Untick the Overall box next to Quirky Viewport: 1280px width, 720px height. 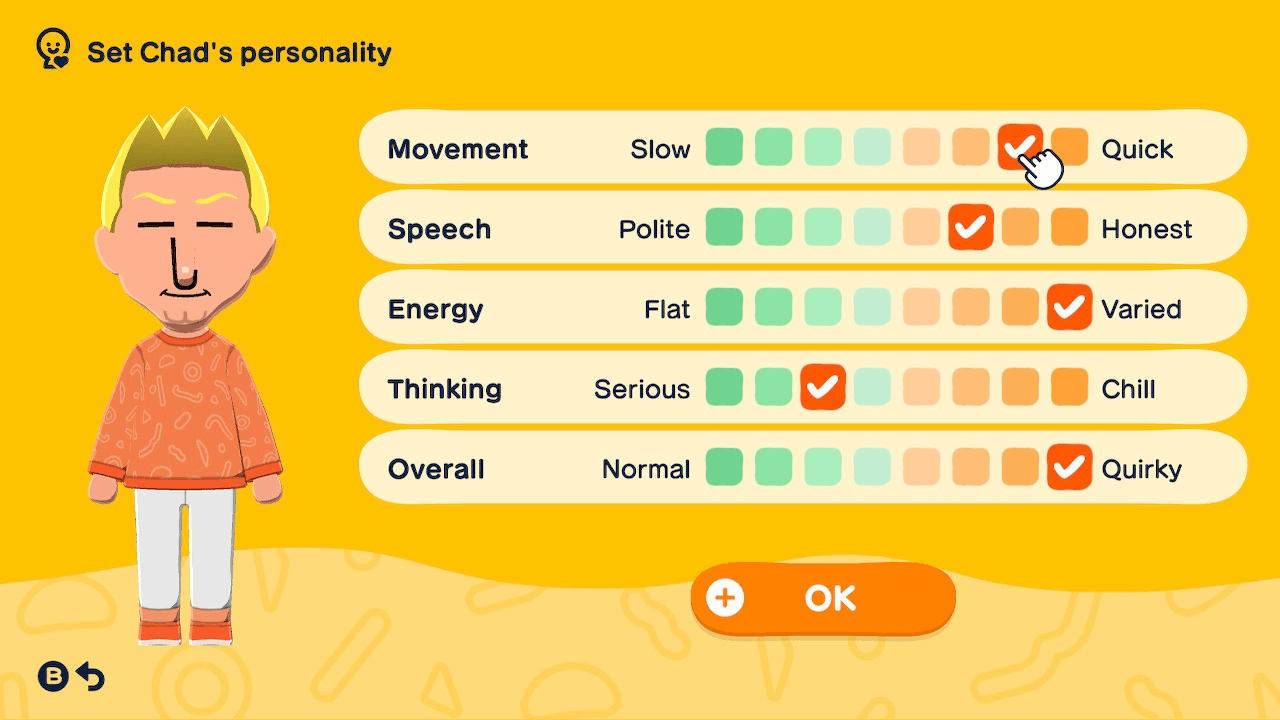[1069, 467]
